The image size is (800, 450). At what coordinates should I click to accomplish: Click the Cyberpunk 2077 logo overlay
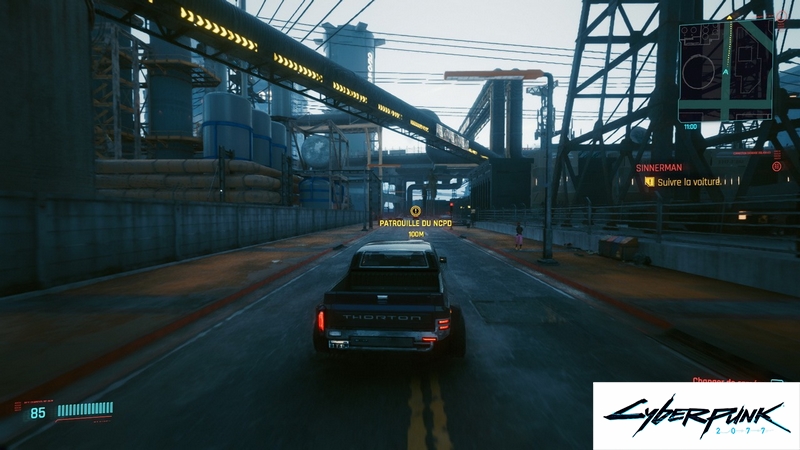tap(696, 415)
